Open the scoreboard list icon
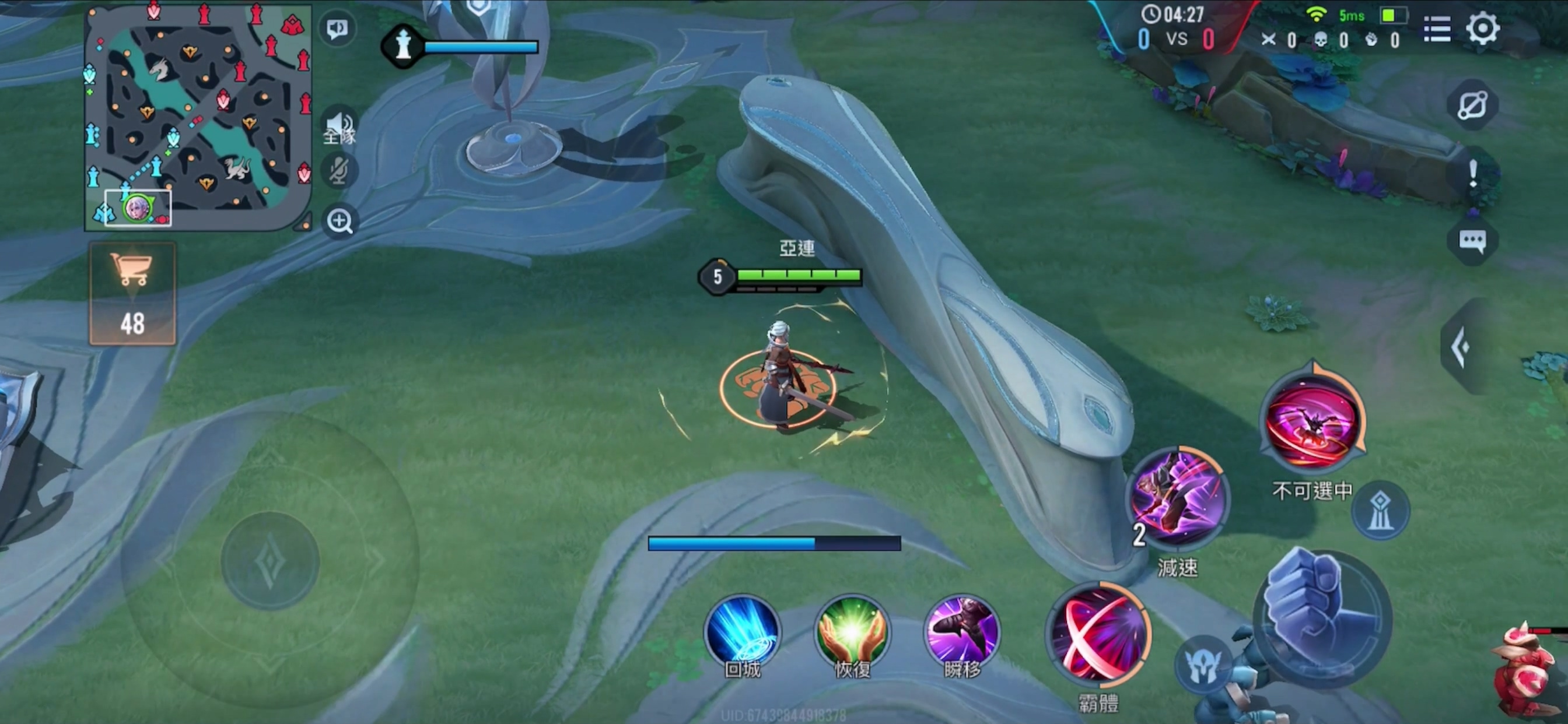Viewport: 1568px width, 724px height. coord(1437,29)
